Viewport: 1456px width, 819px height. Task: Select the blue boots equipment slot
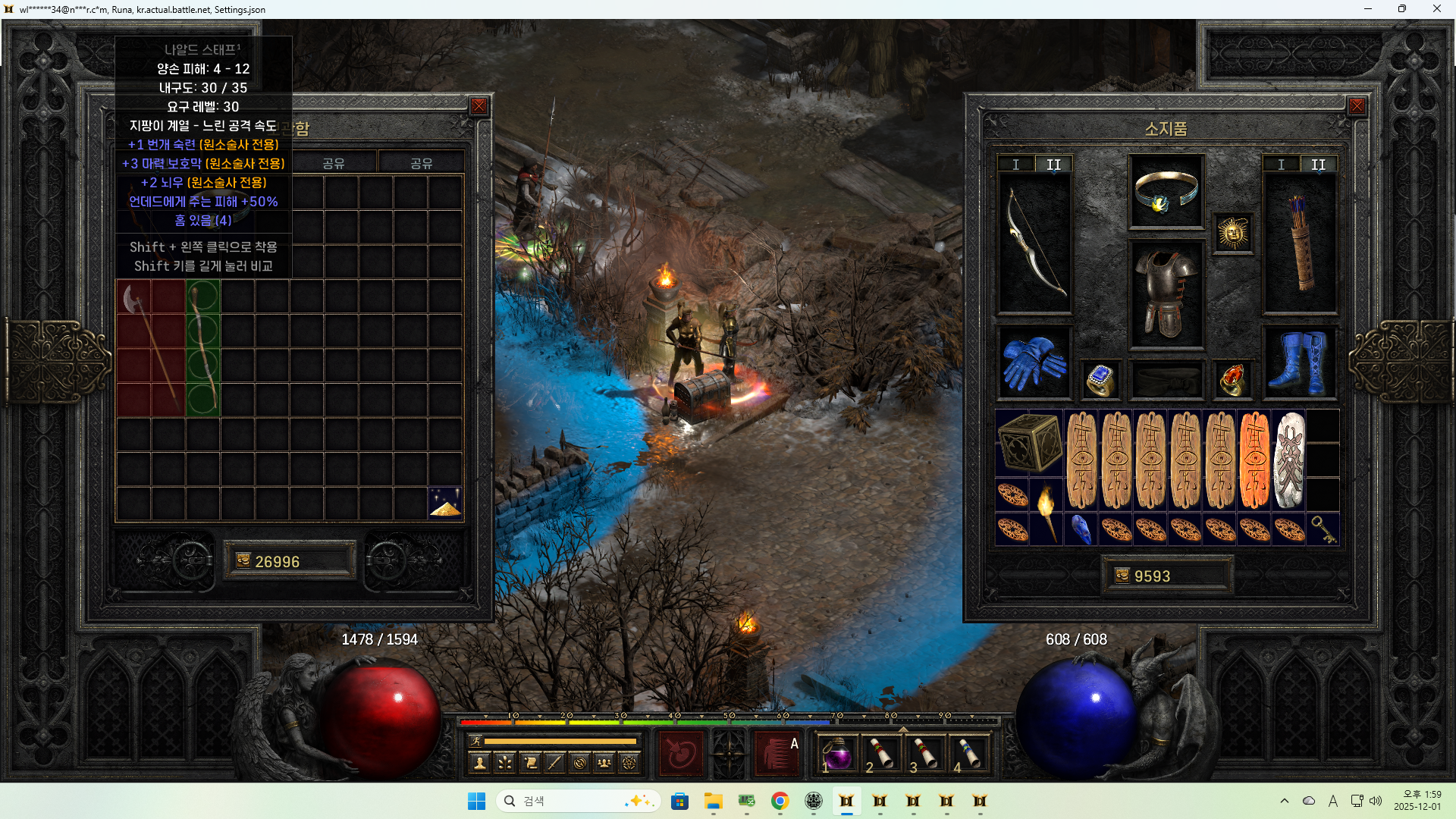(1299, 362)
